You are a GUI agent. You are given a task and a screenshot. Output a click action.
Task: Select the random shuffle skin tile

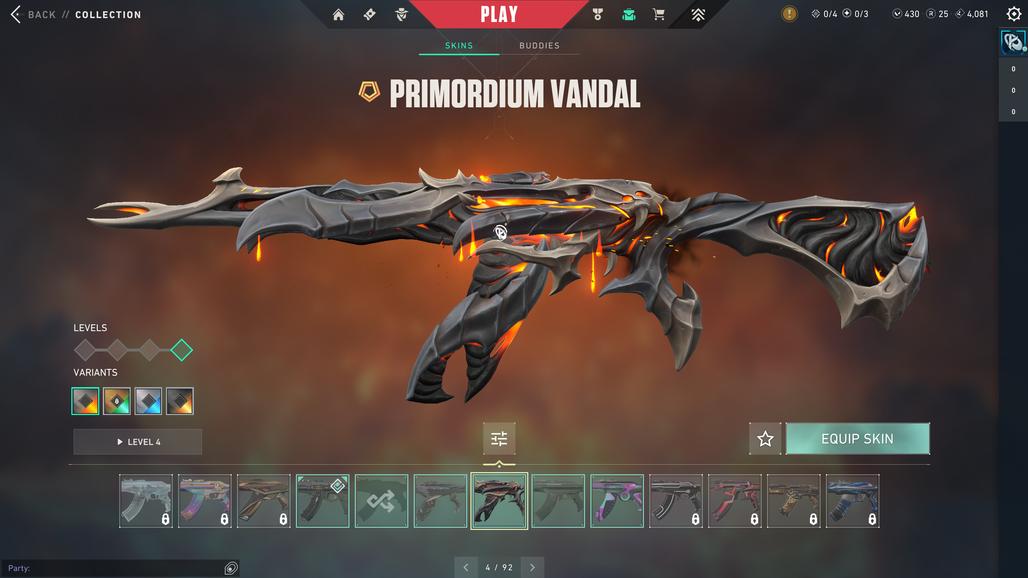pos(381,501)
